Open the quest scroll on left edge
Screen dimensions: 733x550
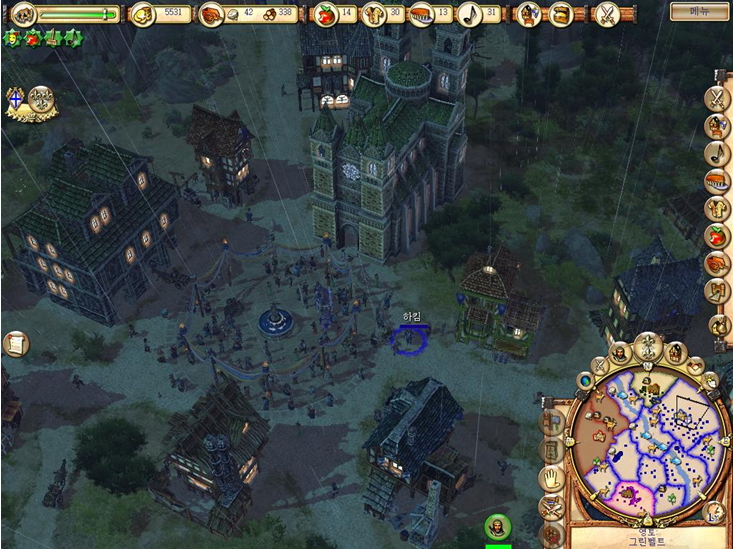click(16, 344)
